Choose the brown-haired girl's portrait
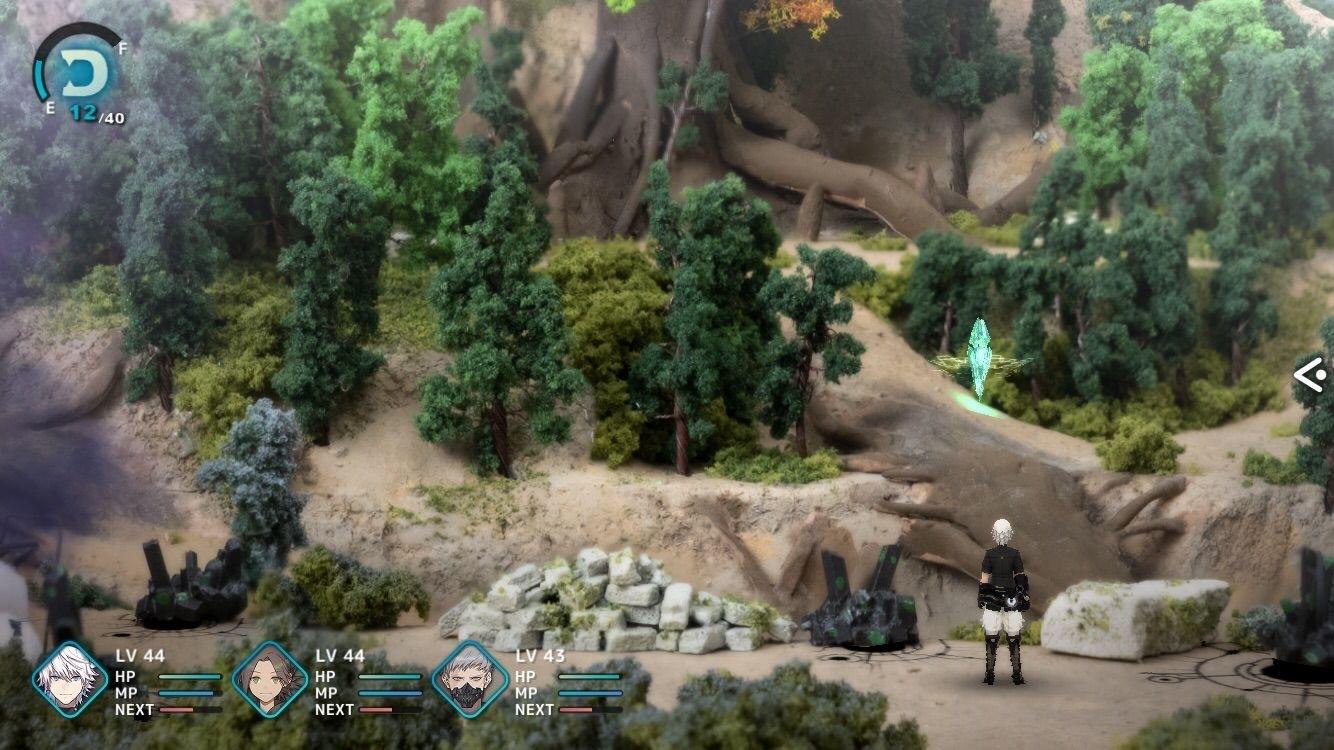Screen dimensions: 1334x750 tap(270, 680)
